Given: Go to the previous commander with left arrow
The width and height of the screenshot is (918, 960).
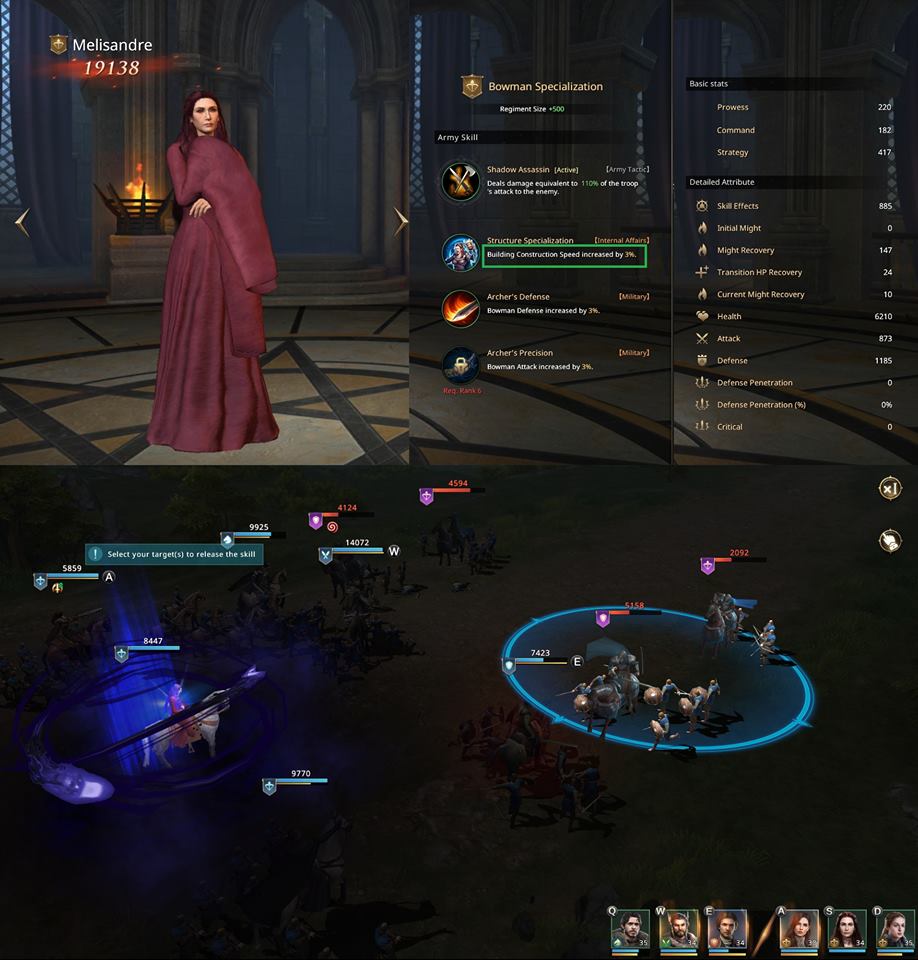Looking at the screenshot, I should click(23, 222).
